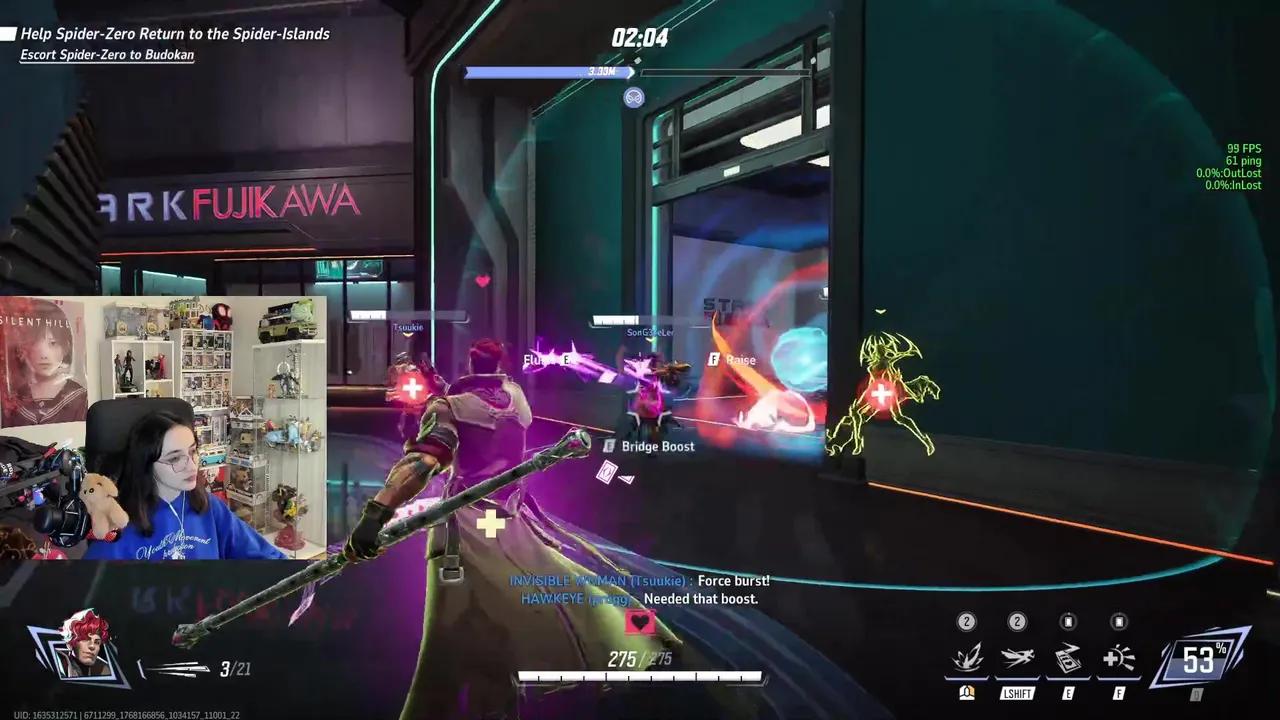The height and width of the screenshot is (720, 1280).
Task: Use the dashing figure ability
Action: coord(1017,659)
